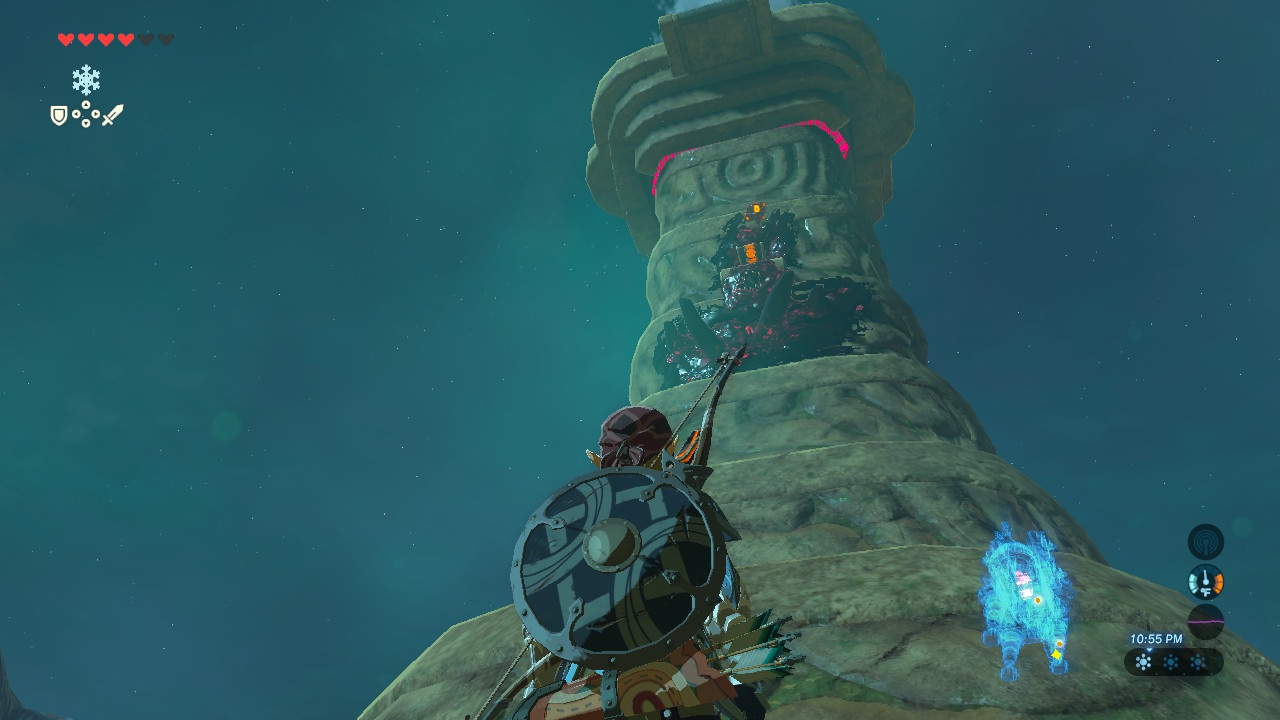
Task: Expand the rightmost dimmed snowflake indicator
Action: pos(1196,661)
